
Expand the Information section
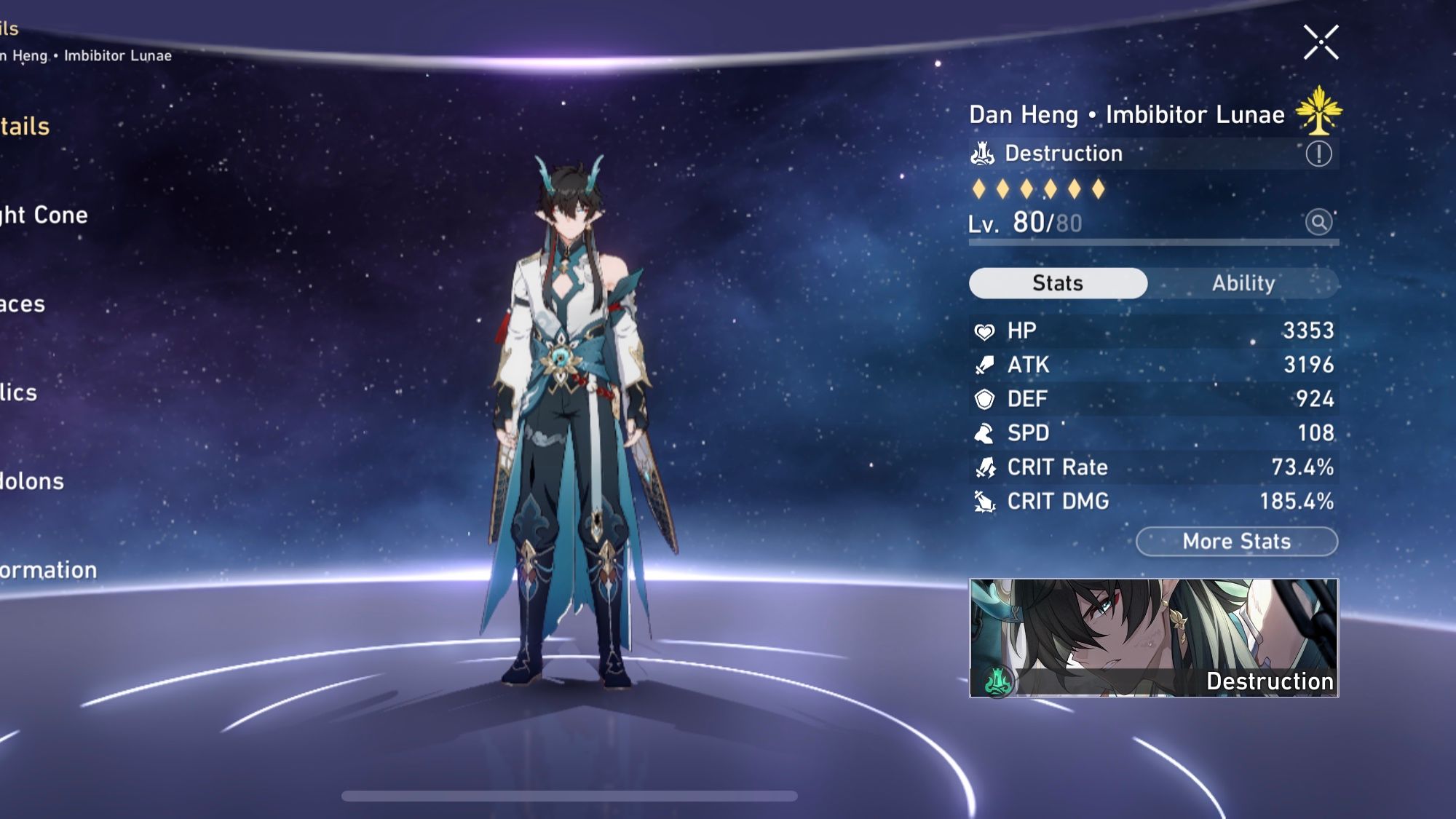(x=44, y=569)
